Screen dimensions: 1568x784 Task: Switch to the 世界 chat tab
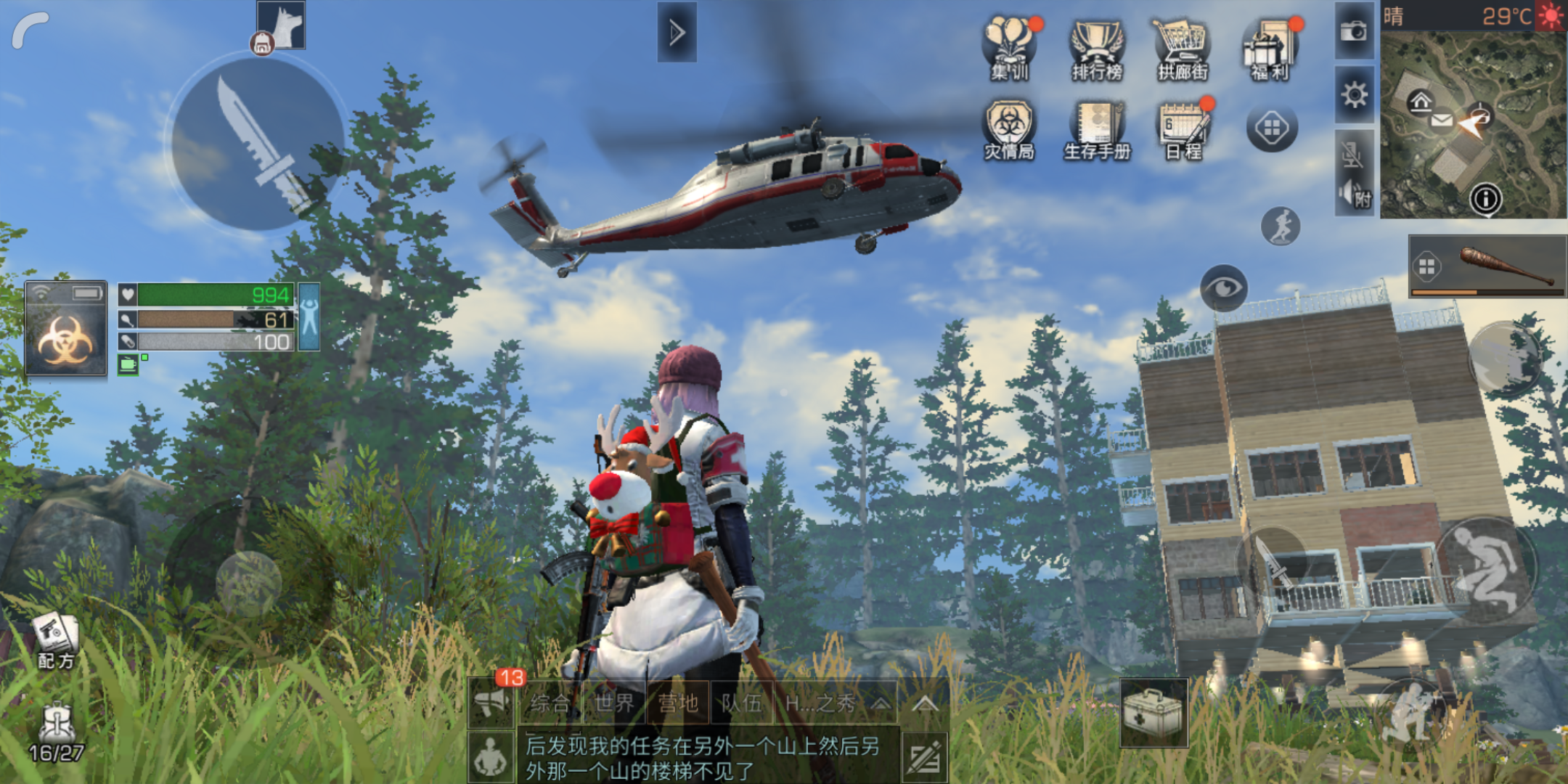(x=614, y=703)
